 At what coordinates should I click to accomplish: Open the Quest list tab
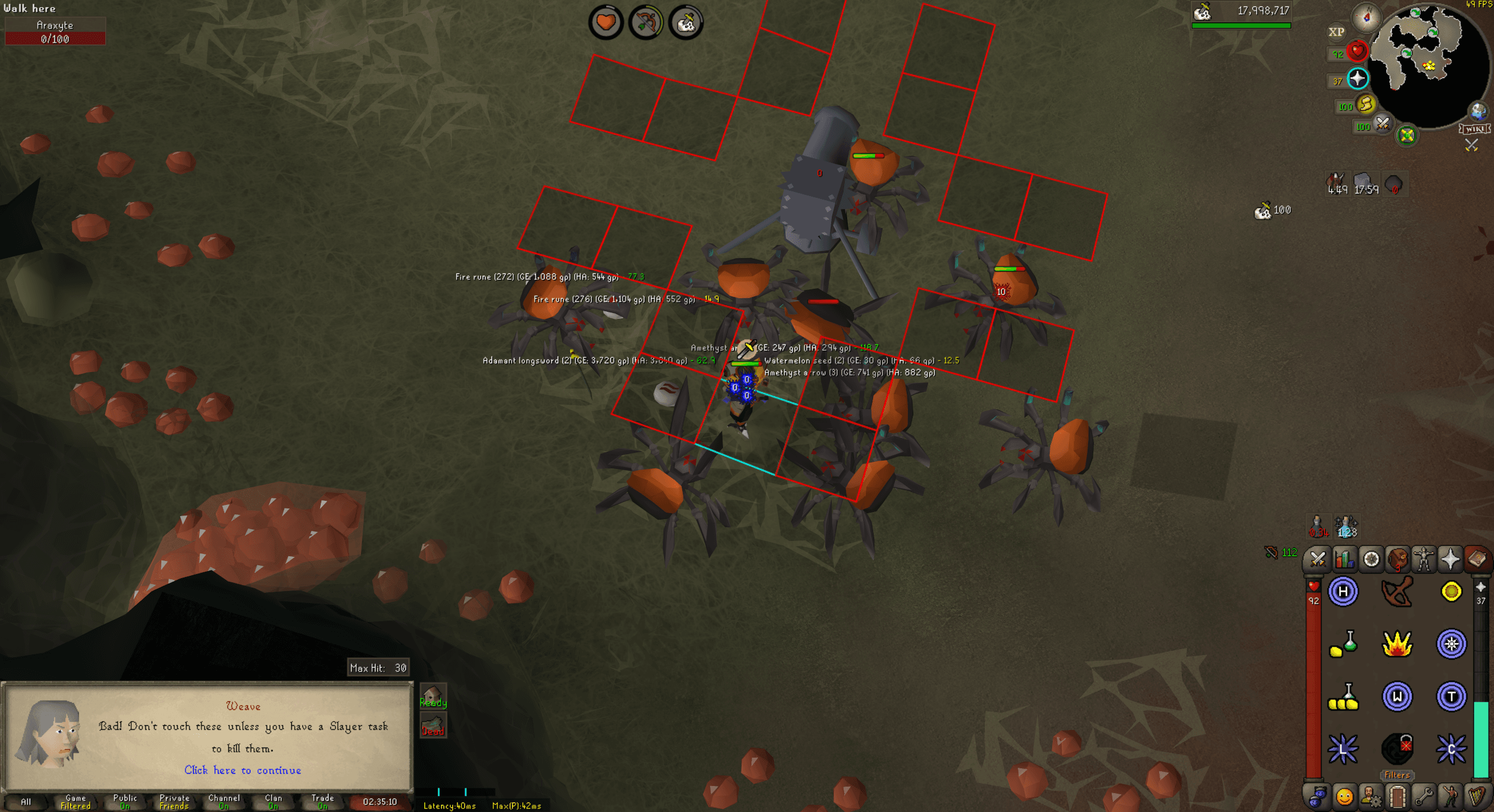(1371, 560)
